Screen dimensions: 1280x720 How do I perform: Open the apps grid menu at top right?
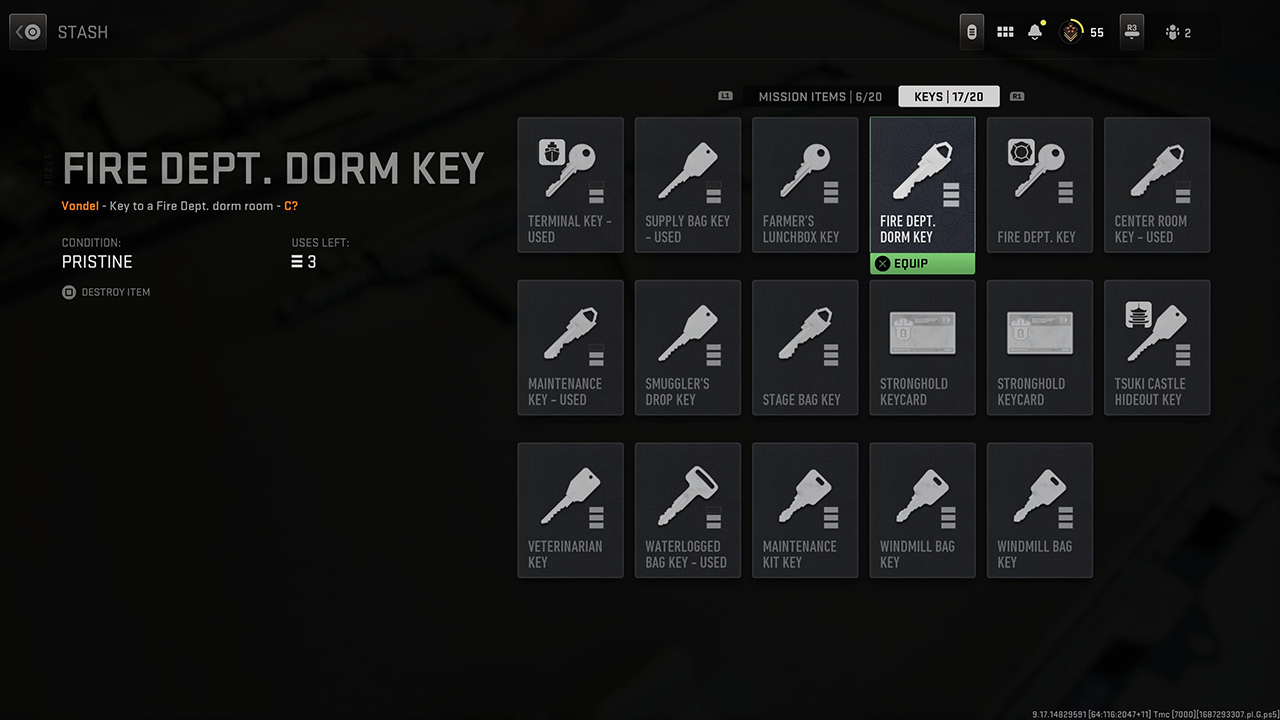(x=1005, y=31)
